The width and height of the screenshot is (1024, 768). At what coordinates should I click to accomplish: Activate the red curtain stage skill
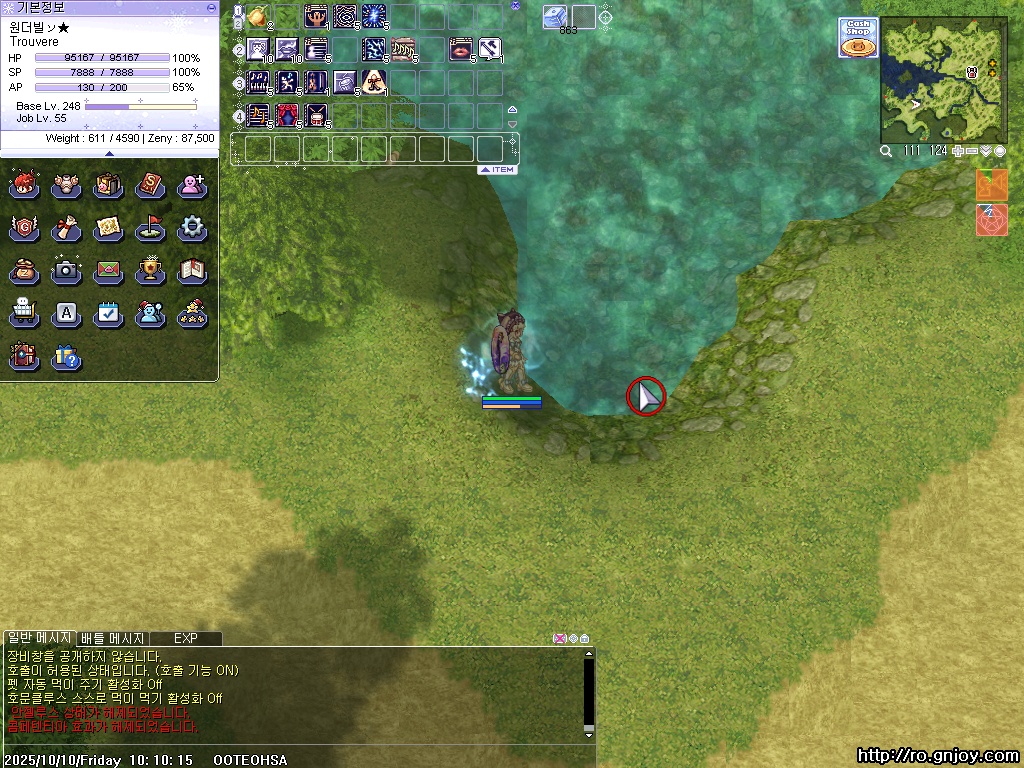[288, 115]
